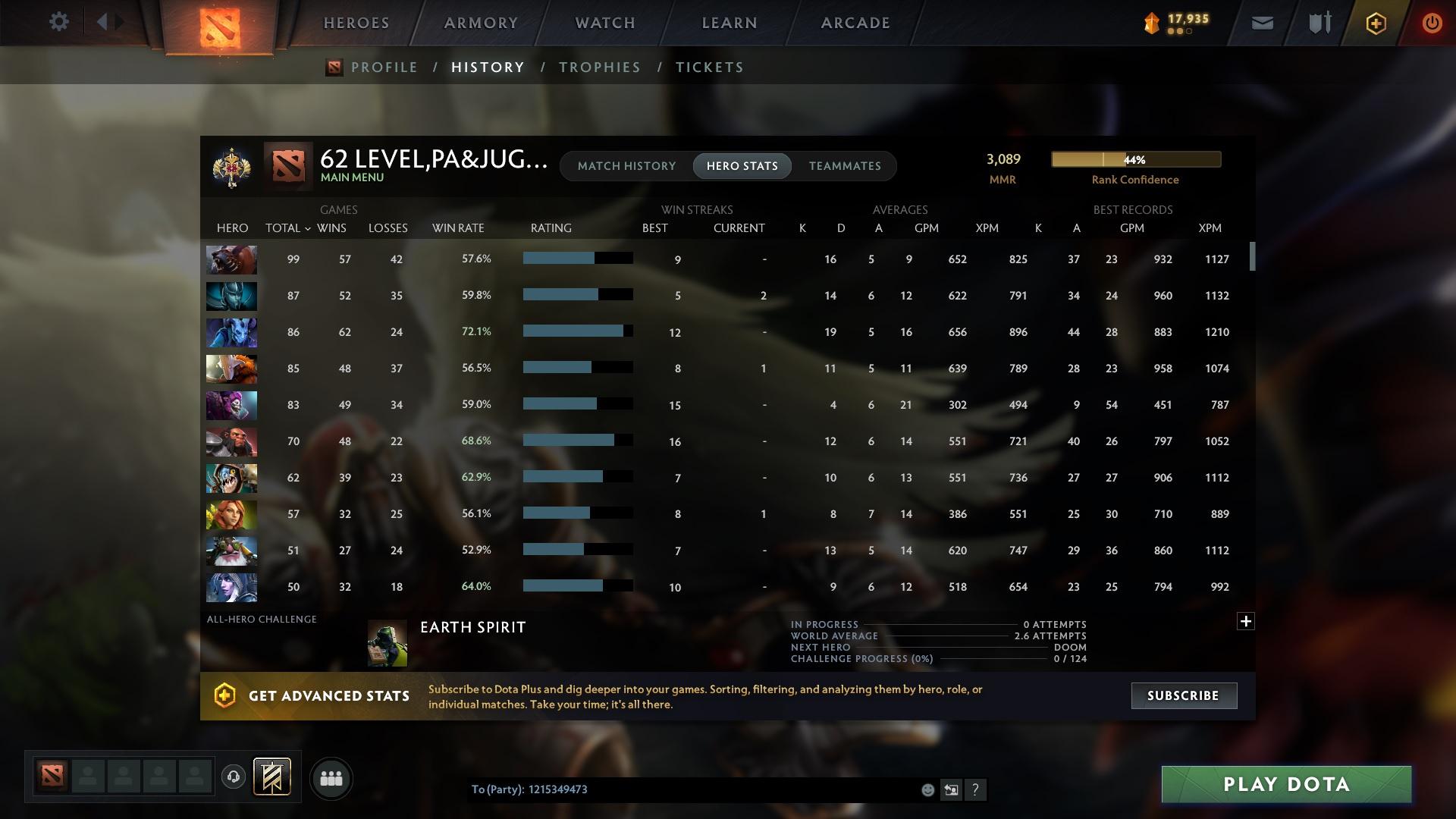This screenshot has height=819, width=1456.
Task: Click the back navigation arrow near settings
Action: coord(104,22)
